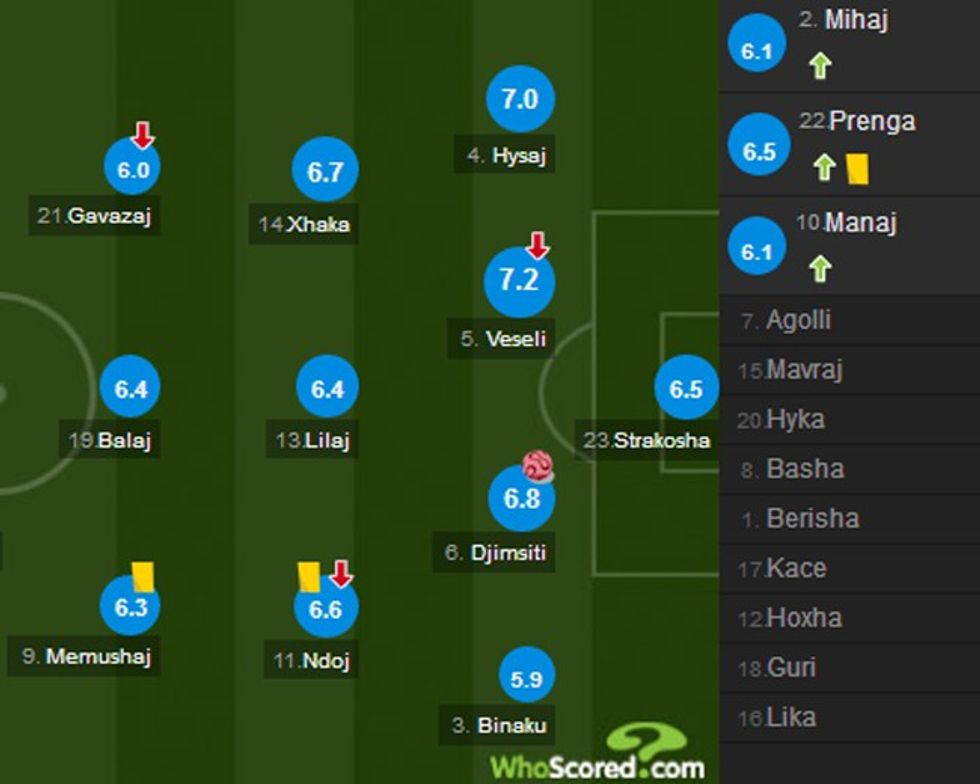The width and height of the screenshot is (980, 784).
Task: Select Gavazaj's 6.0 rating bubble
Action: (133, 170)
